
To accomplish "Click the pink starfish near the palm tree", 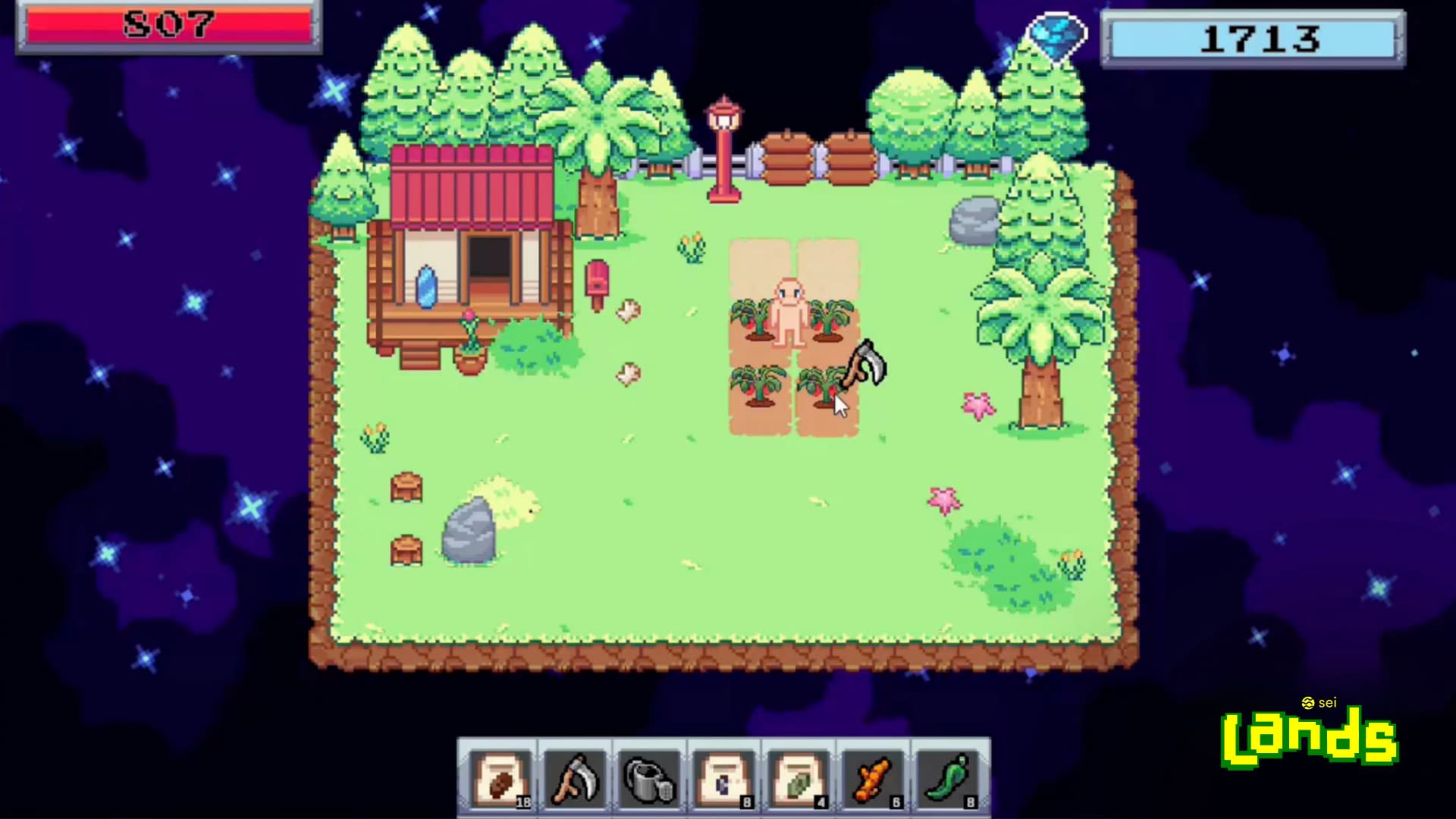I will [978, 407].
